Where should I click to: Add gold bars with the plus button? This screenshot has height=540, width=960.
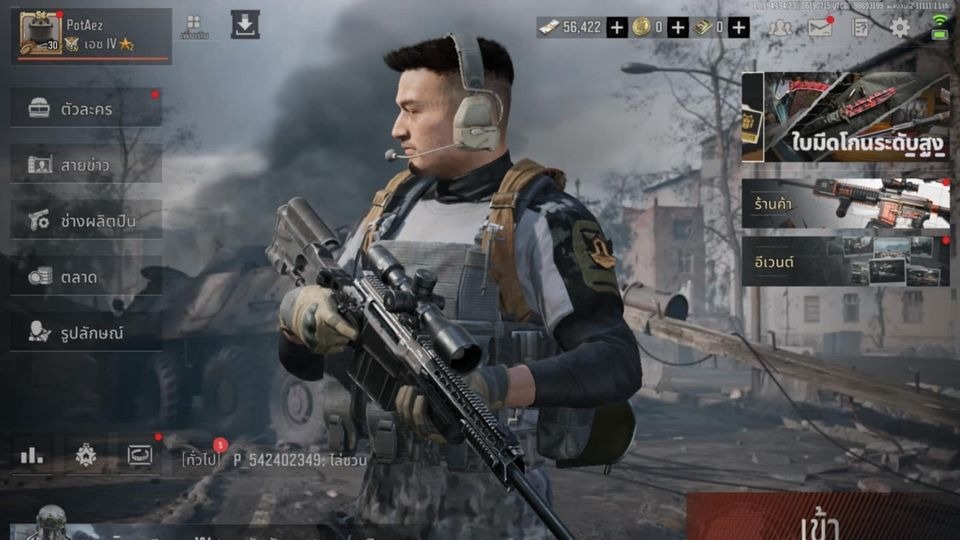click(738, 27)
